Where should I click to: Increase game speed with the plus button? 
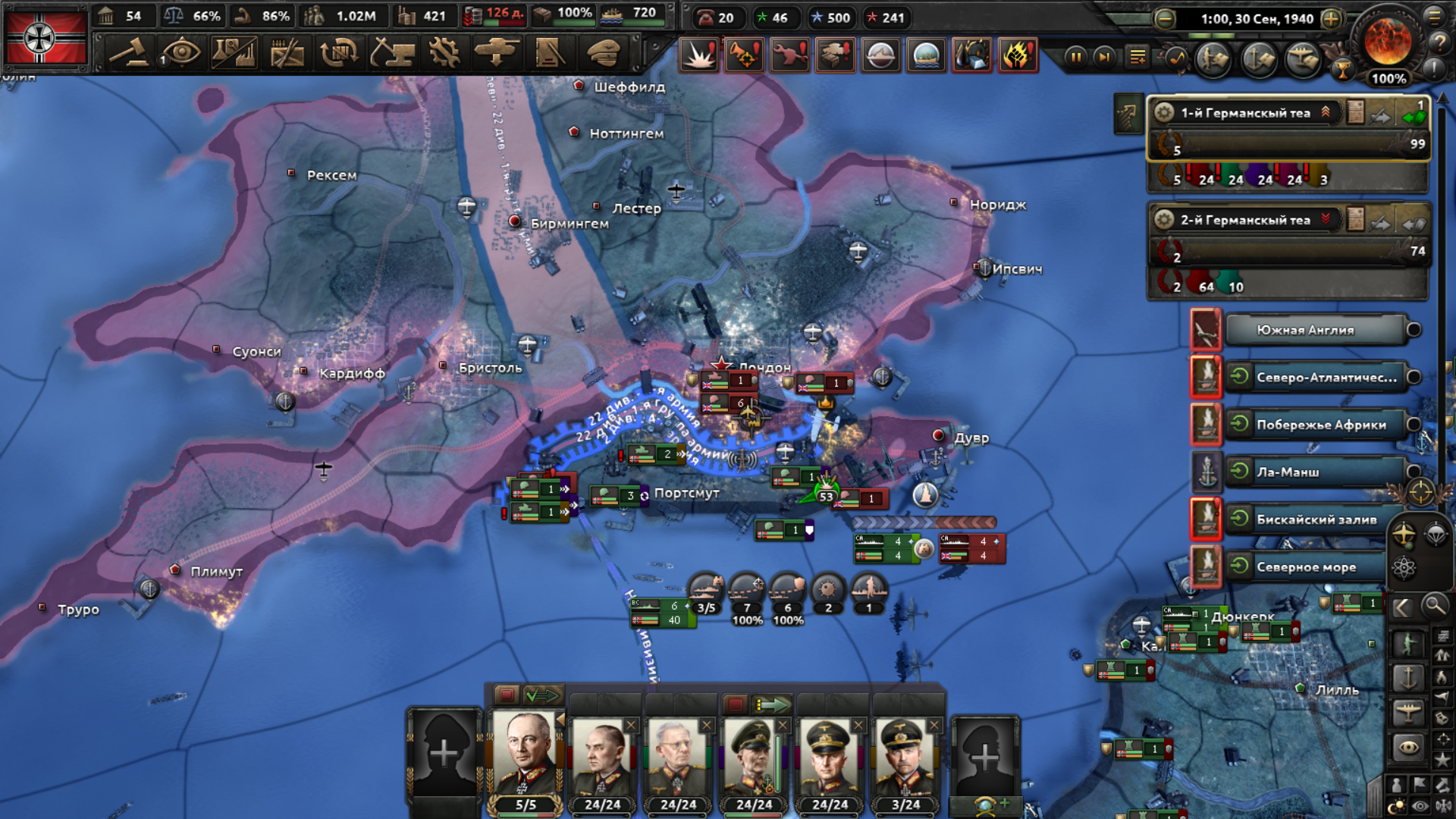(1332, 19)
